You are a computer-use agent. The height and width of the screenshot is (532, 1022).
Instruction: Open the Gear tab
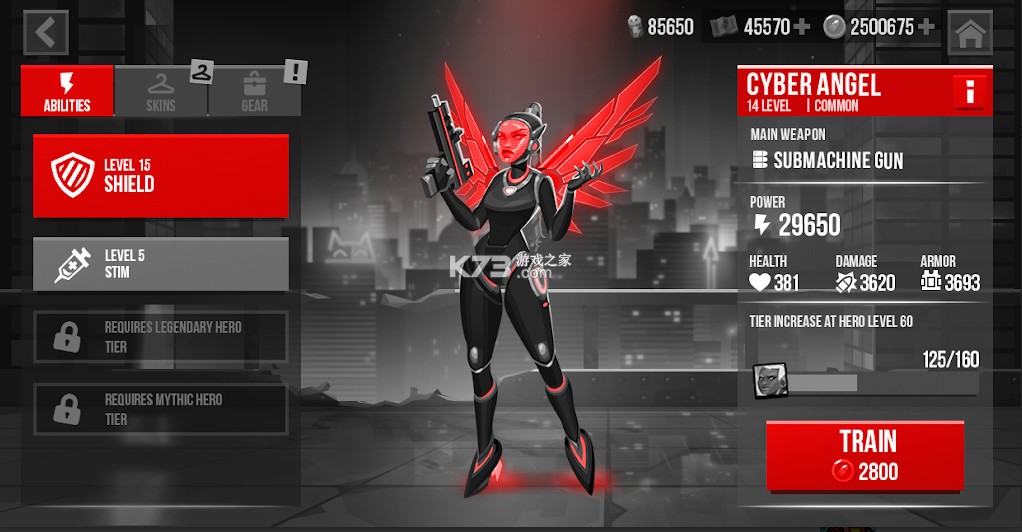click(254, 91)
